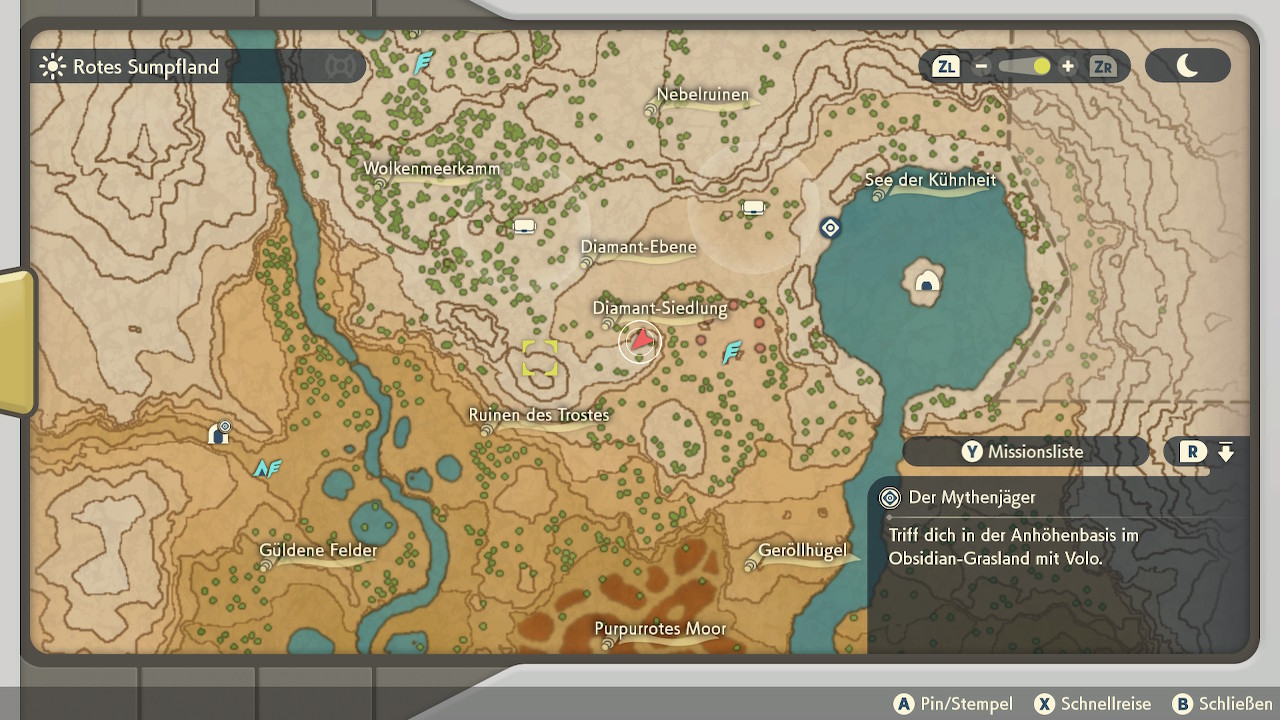Select the Geröllhügel map label

pyautogui.click(x=802, y=551)
